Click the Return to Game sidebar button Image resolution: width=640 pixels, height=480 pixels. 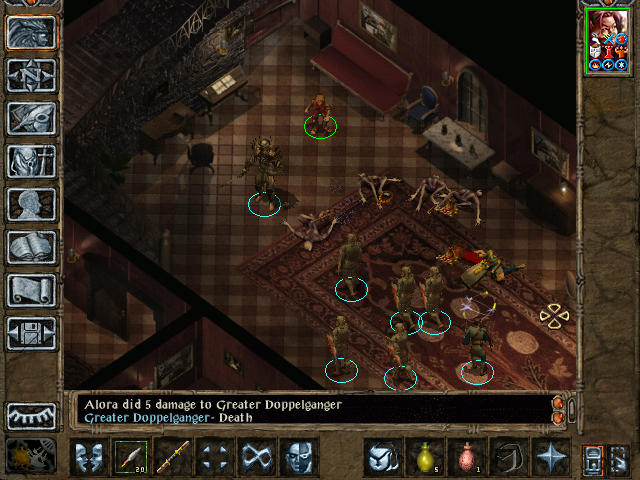point(31,32)
